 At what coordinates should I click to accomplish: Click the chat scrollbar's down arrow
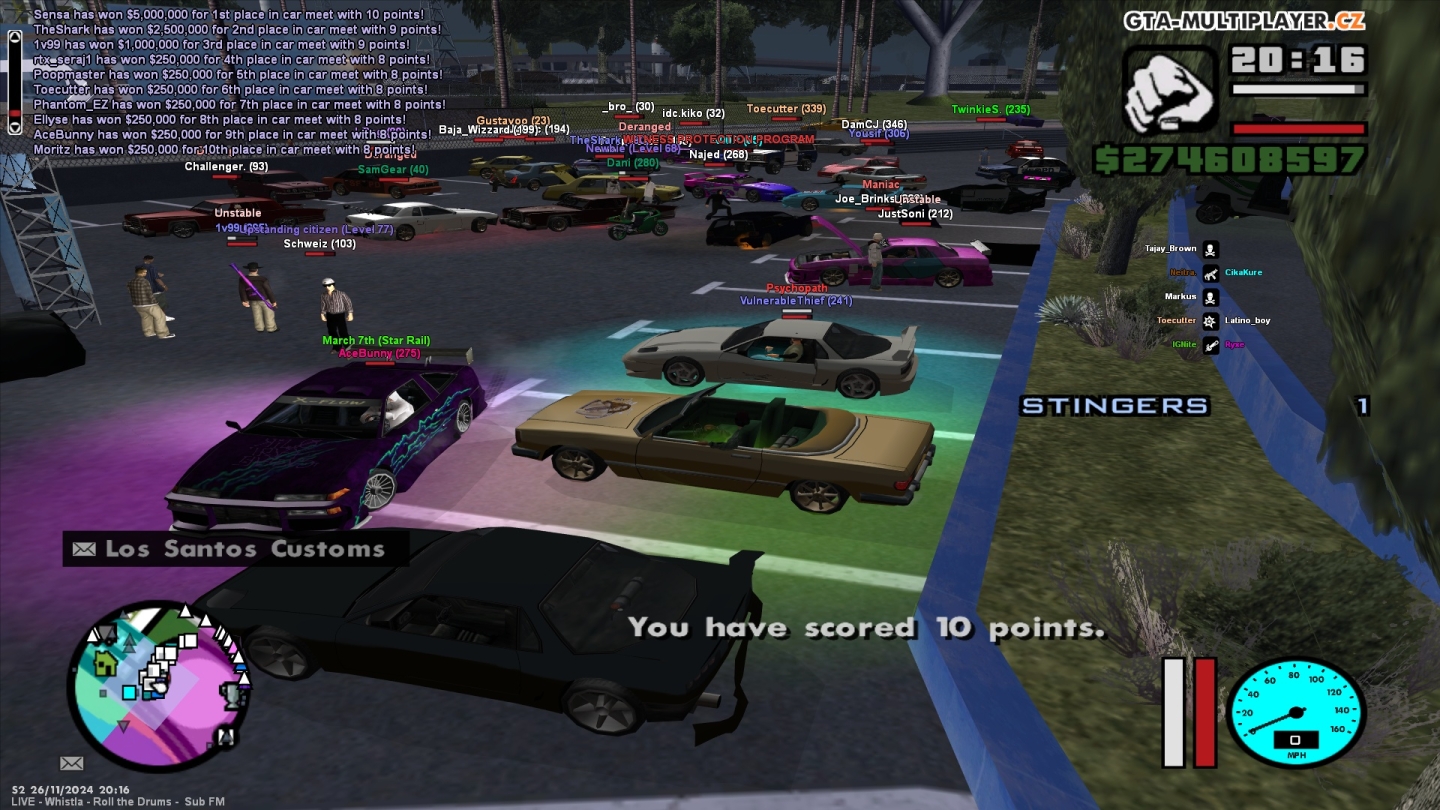point(14,127)
